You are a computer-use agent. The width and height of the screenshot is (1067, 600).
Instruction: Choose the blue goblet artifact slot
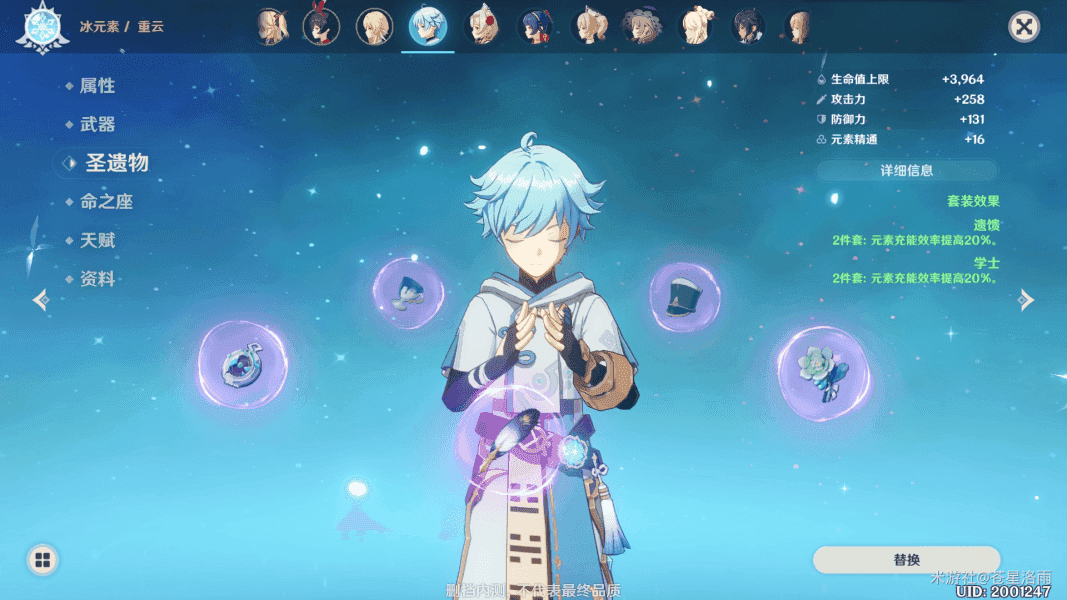(408, 294)
